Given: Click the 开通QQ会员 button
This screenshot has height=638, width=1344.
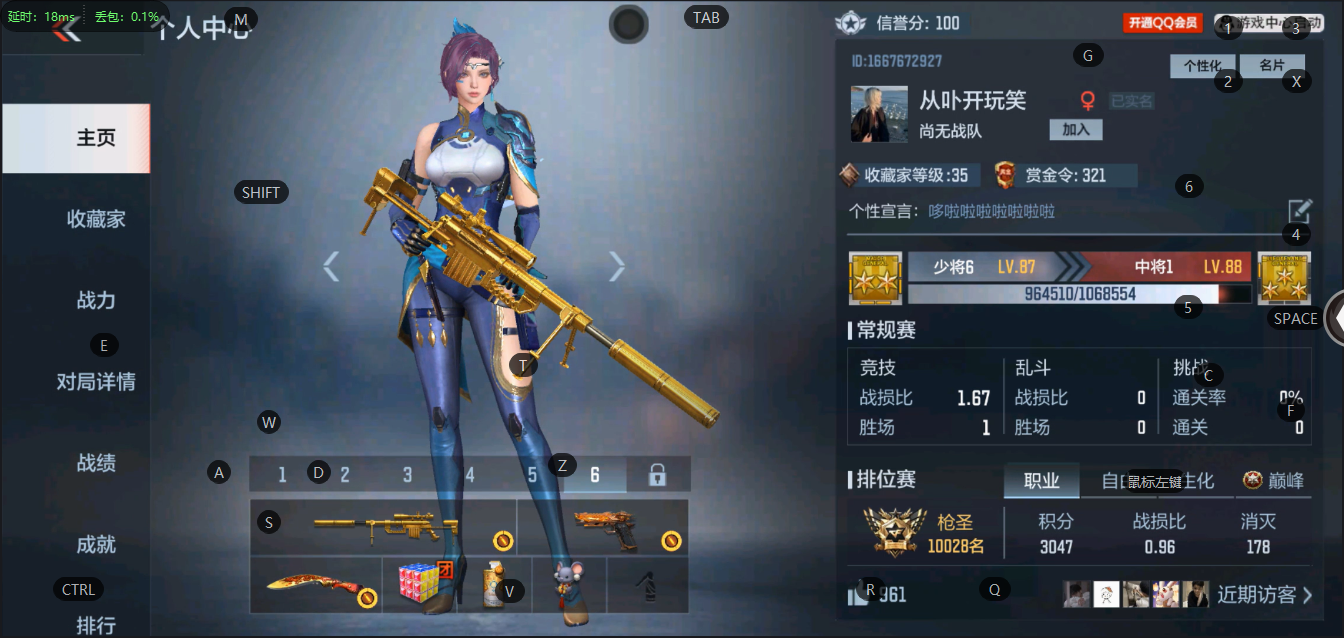Looking at the screenshot, I should click(x=1162, y=23).
